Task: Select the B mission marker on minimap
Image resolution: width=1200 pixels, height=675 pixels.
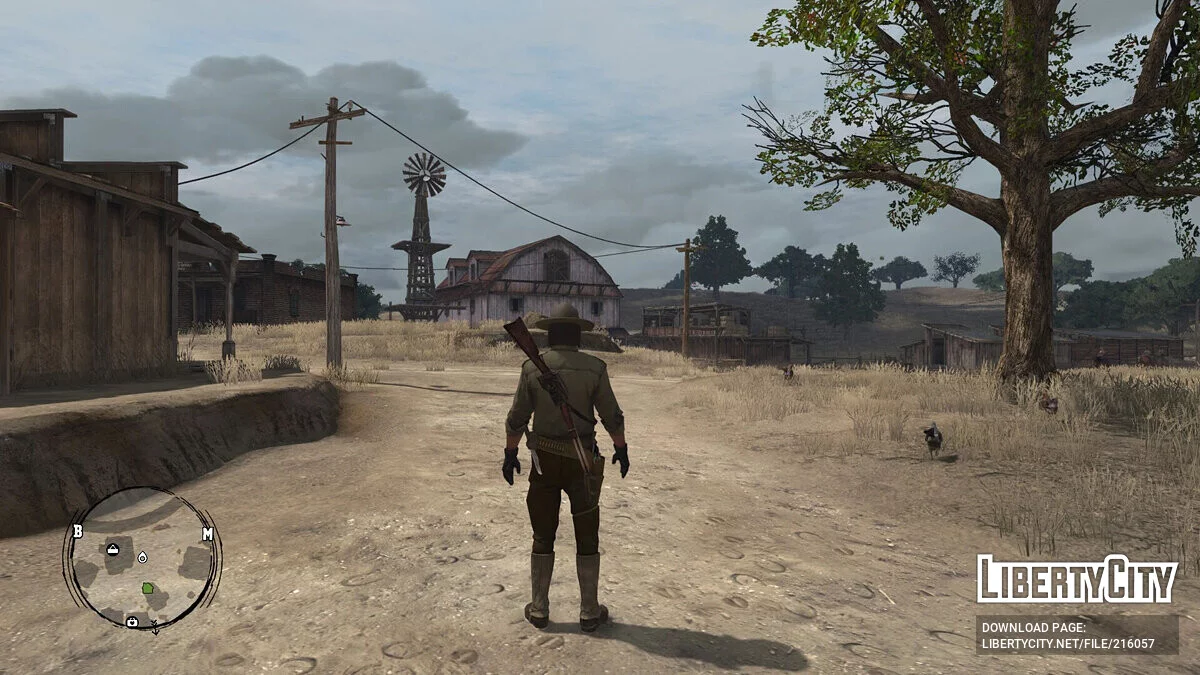Action: pos(77,531)
